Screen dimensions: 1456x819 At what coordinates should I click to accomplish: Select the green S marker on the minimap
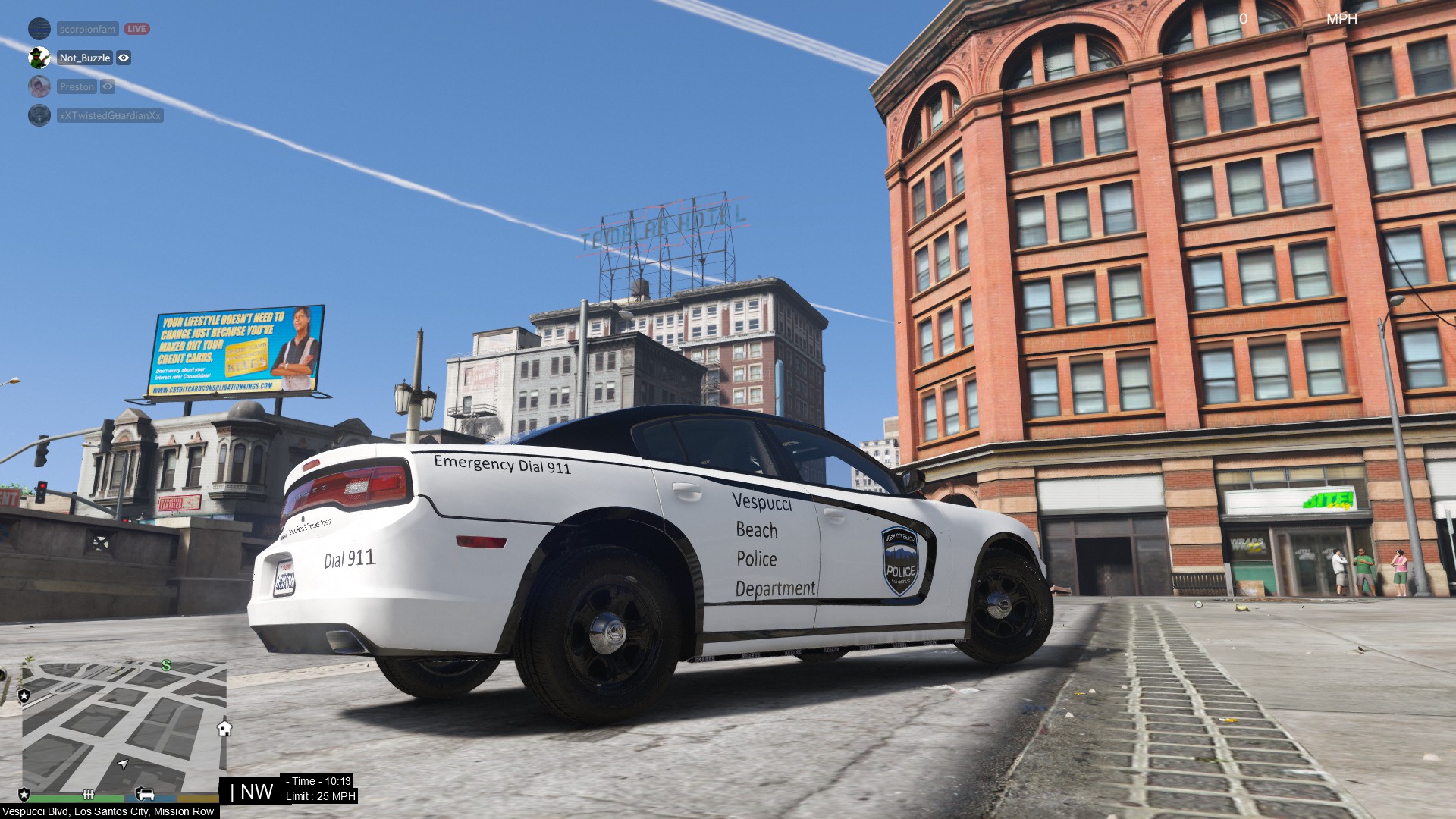point(166,666)
